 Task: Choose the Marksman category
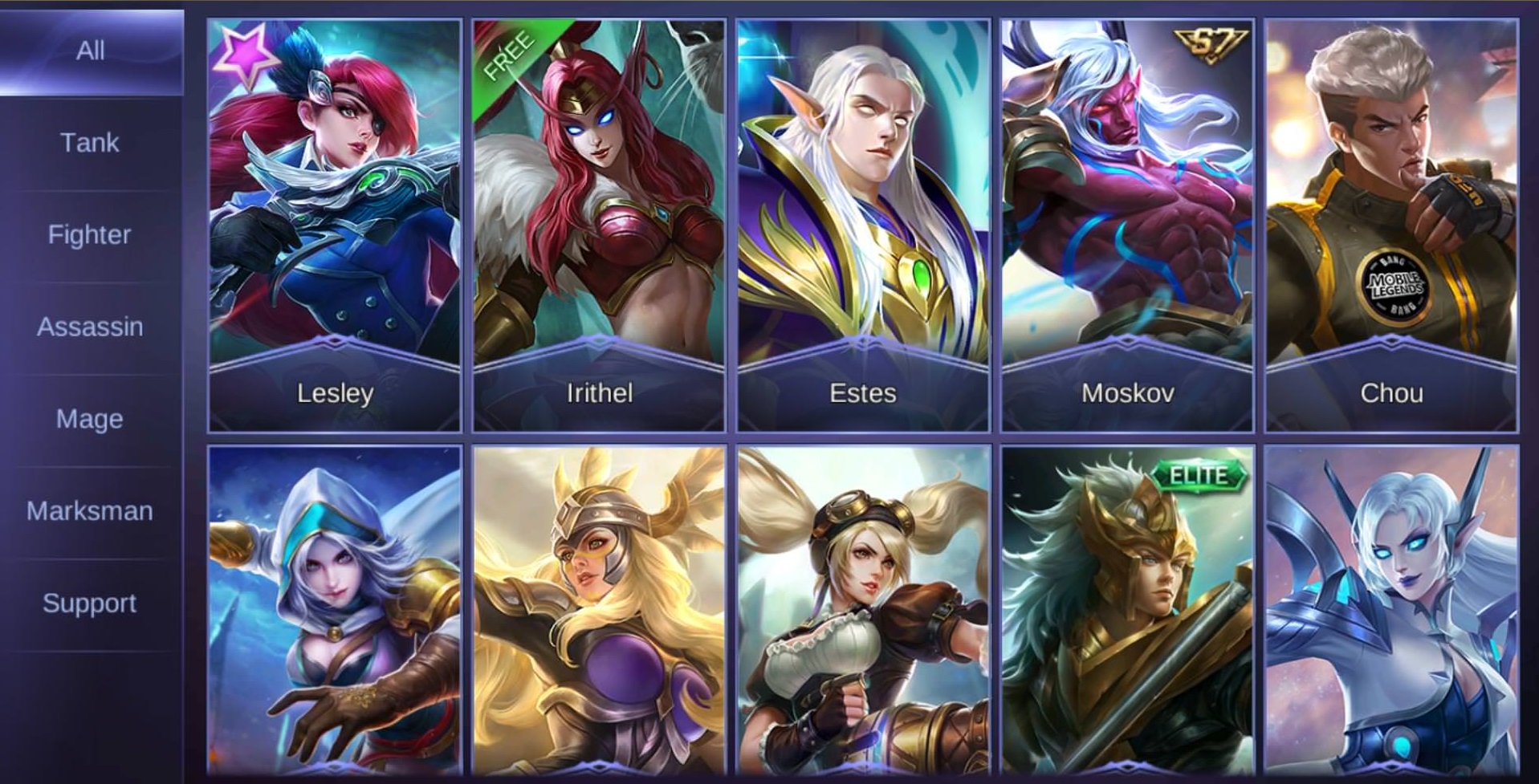click(x=90, y=511)
